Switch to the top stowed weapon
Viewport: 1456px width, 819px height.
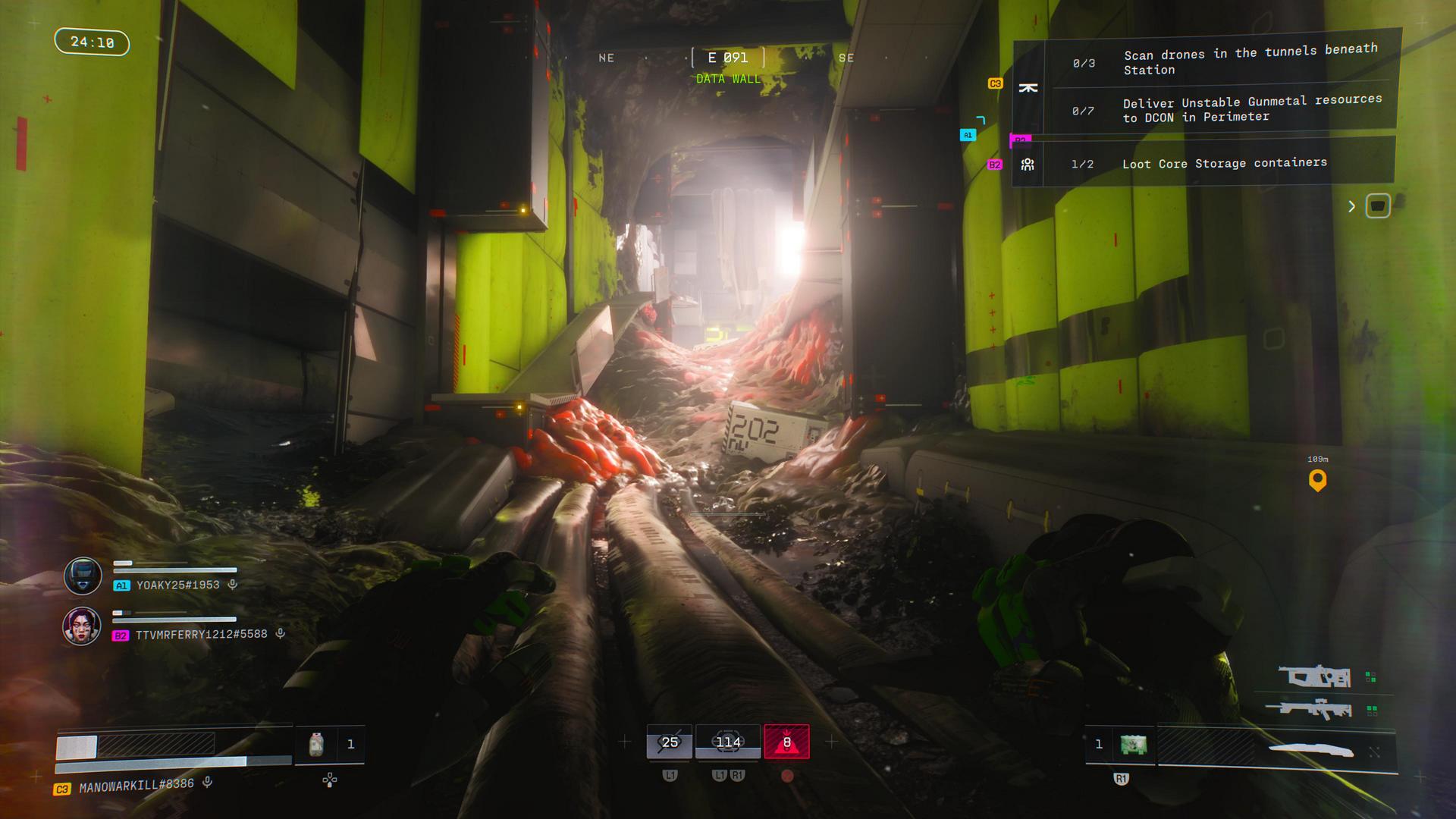[x=1314, y=676]
